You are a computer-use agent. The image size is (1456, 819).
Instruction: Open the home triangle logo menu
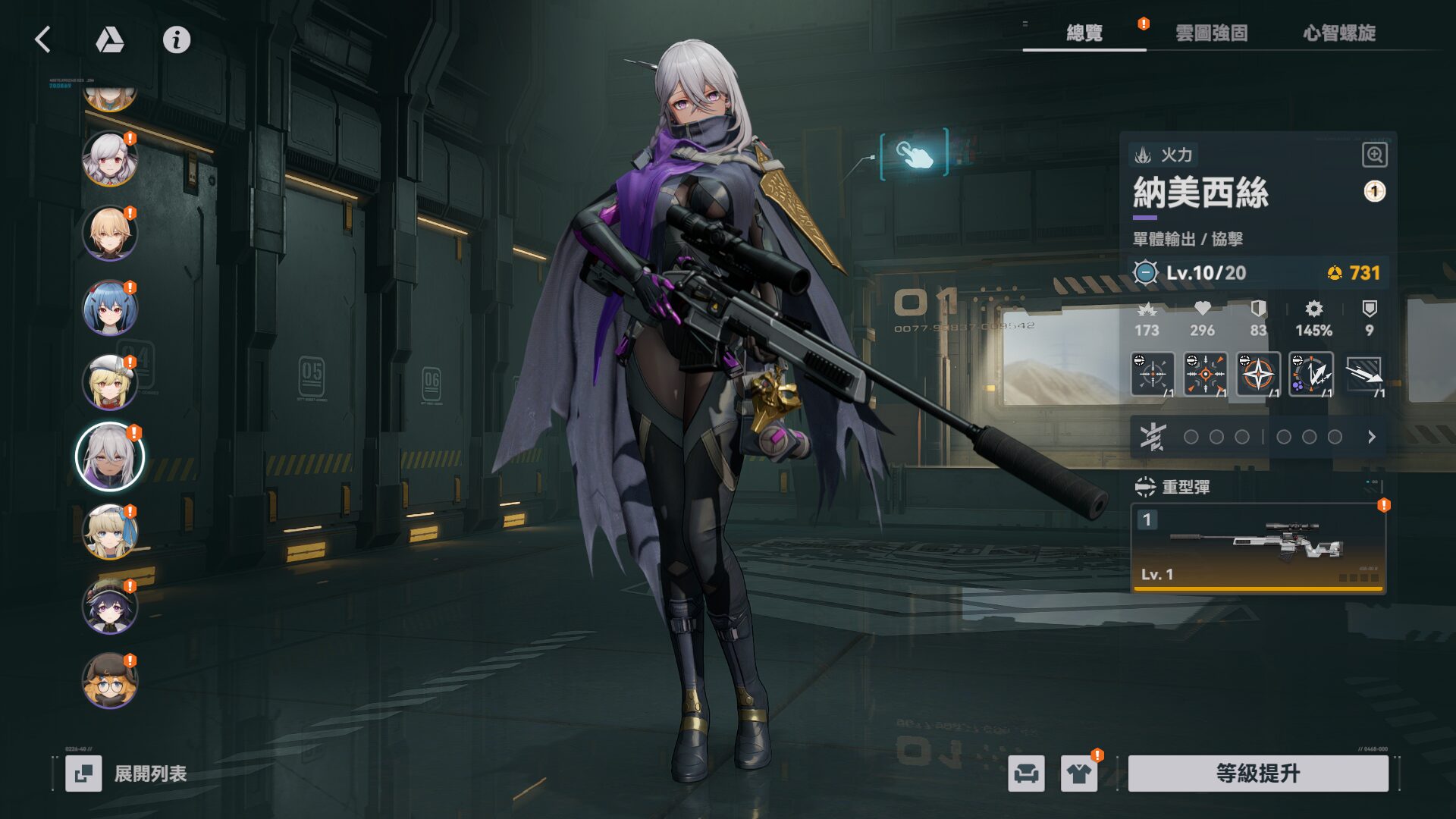coord(110,39)
